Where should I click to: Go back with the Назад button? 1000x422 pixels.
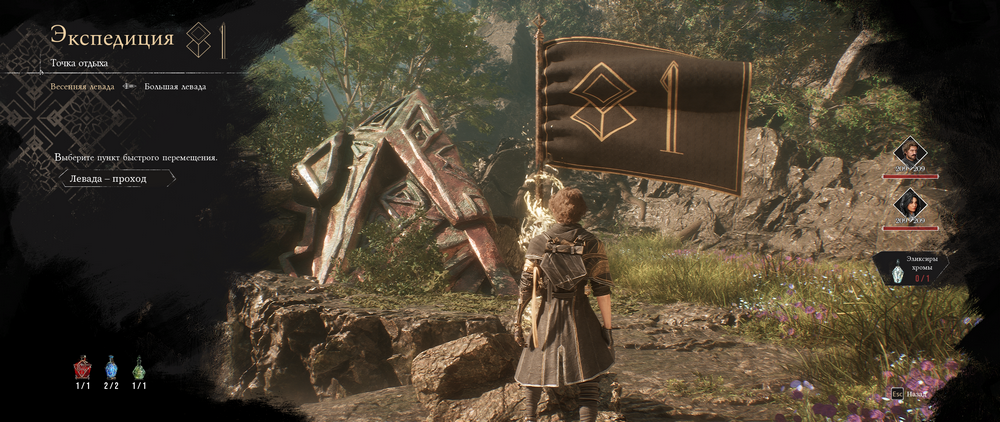(910, 396)
